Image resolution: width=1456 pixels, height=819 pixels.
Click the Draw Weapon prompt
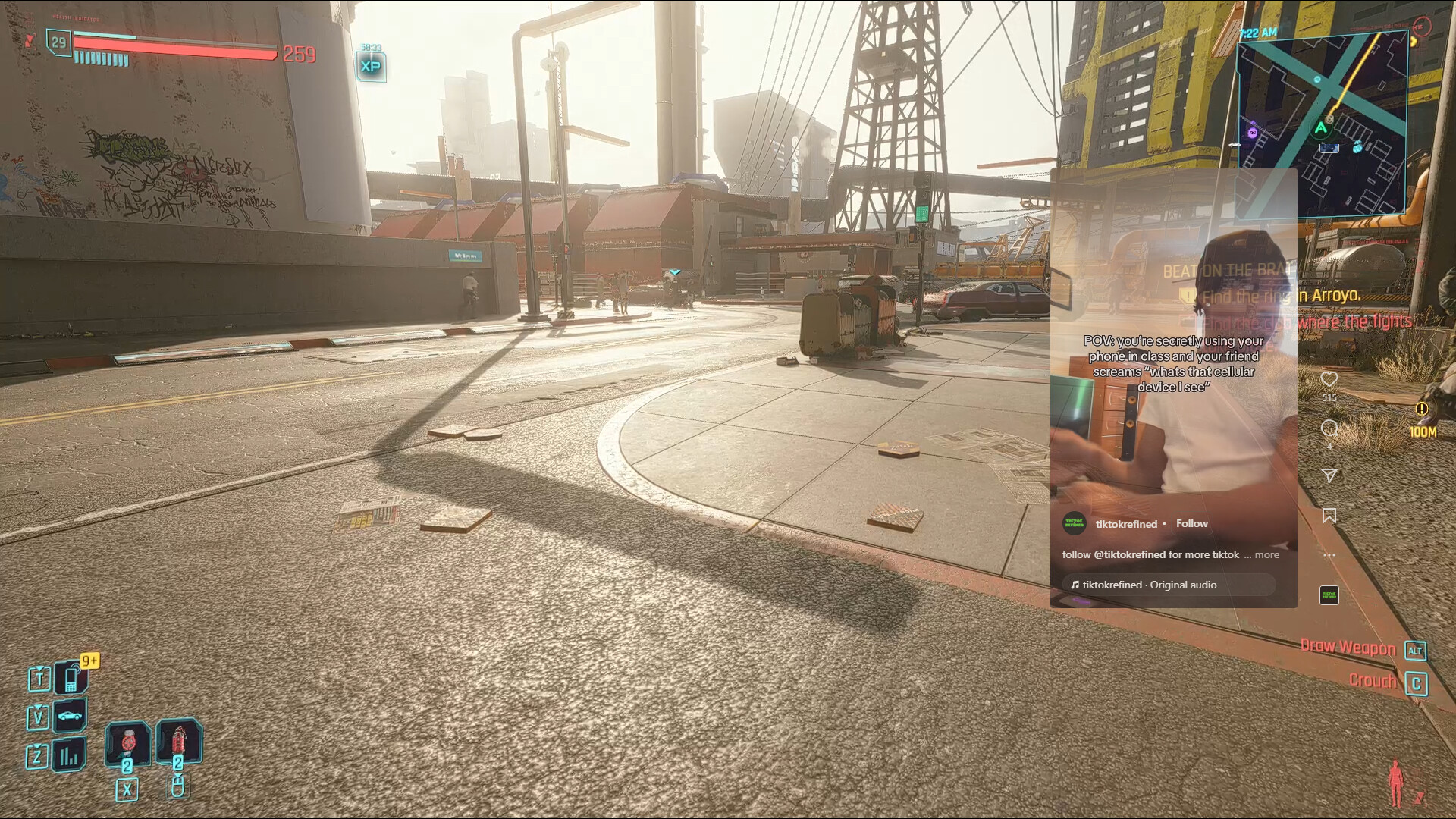pyautogui.click(x=1347, y=647)
